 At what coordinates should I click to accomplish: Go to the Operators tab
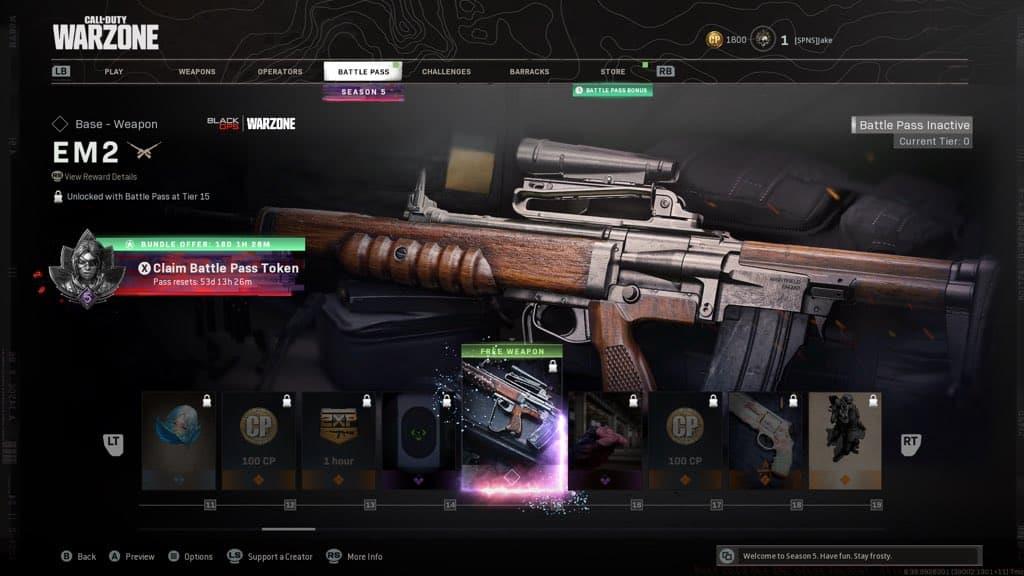(280, 72)
